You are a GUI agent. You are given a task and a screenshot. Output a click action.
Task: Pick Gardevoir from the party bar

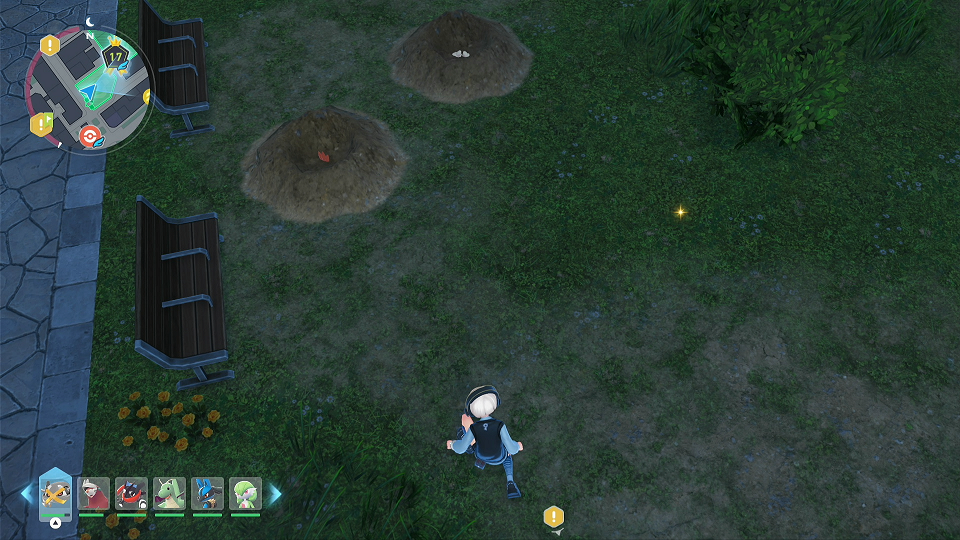pyautogui.click(x=245, y=493)
